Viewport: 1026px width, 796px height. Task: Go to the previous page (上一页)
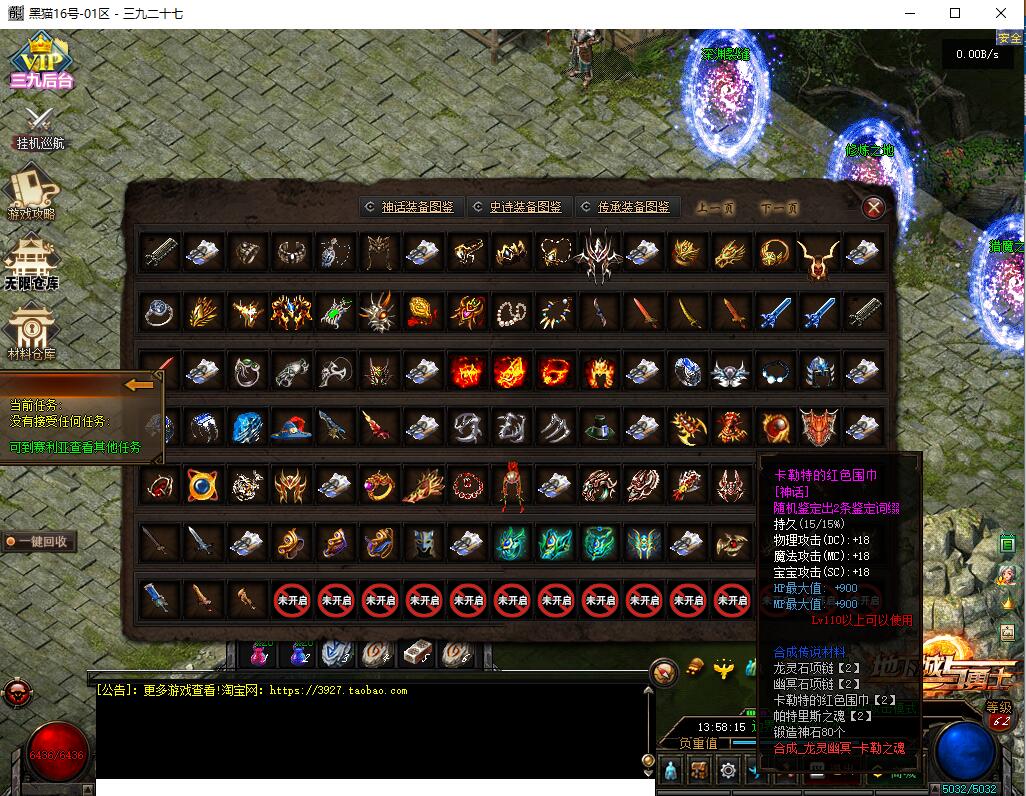click(x=715, y=209)
